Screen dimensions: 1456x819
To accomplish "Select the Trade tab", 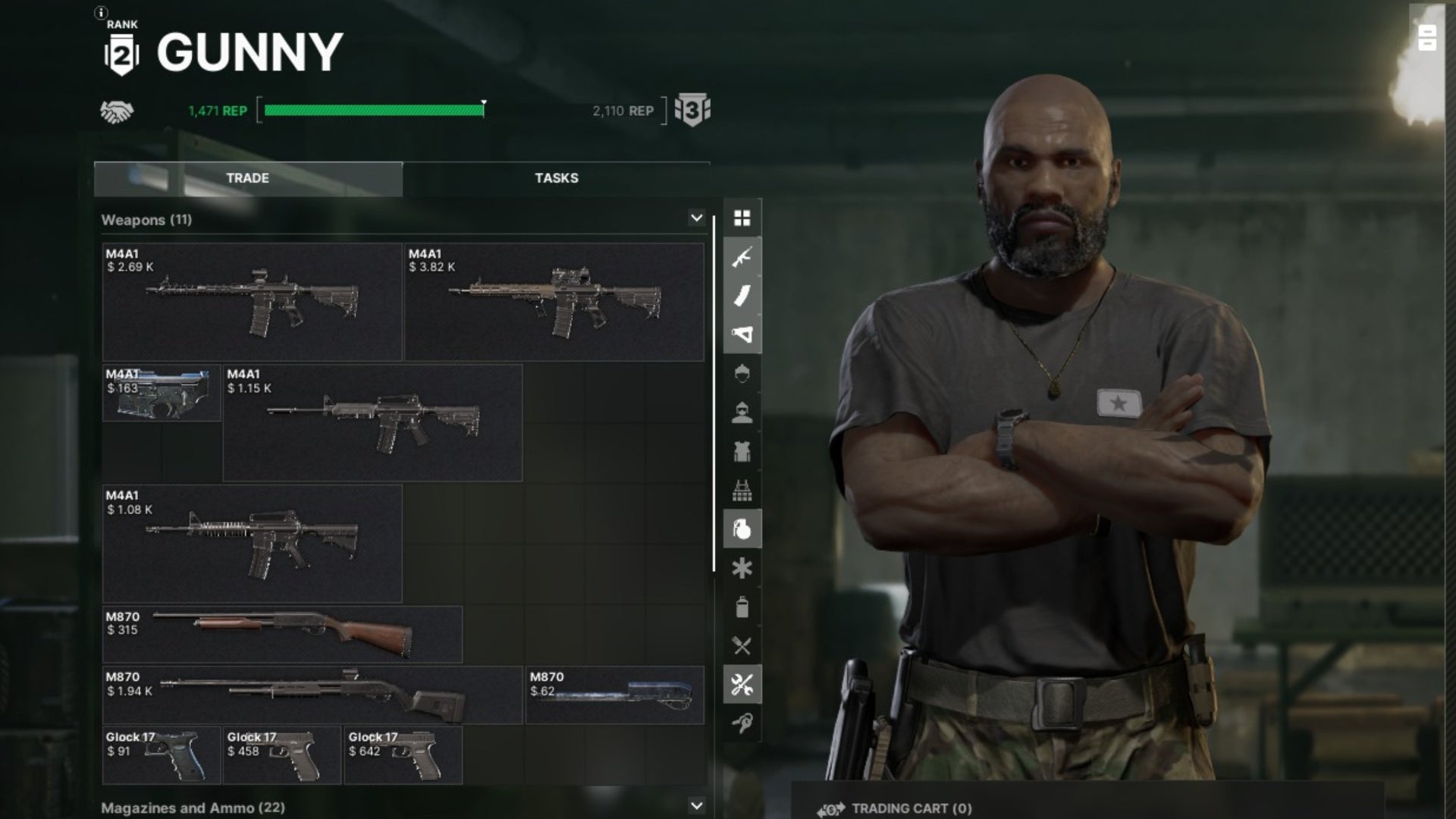I will point(248,178).
